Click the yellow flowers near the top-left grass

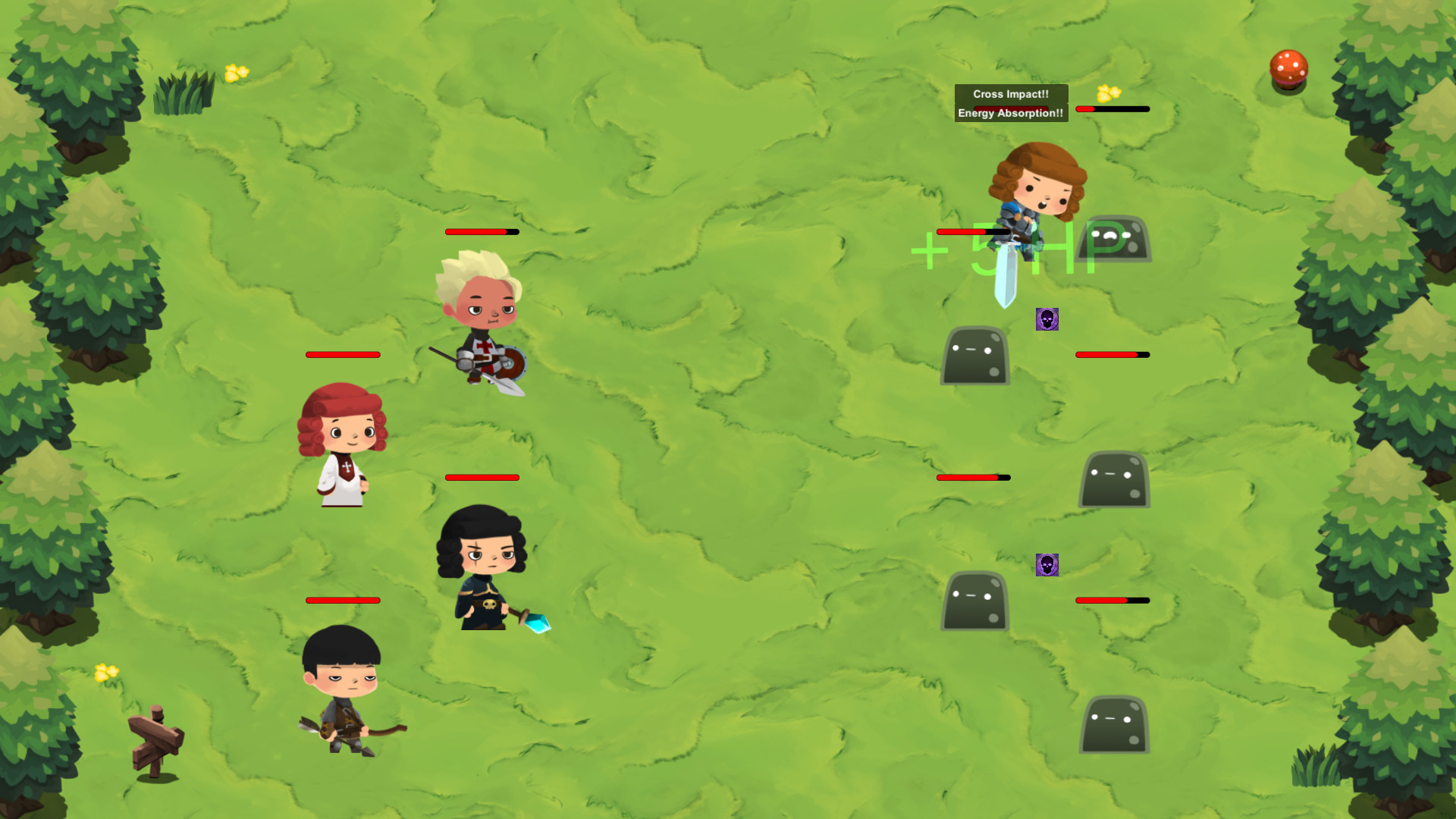tap(236, 73)
